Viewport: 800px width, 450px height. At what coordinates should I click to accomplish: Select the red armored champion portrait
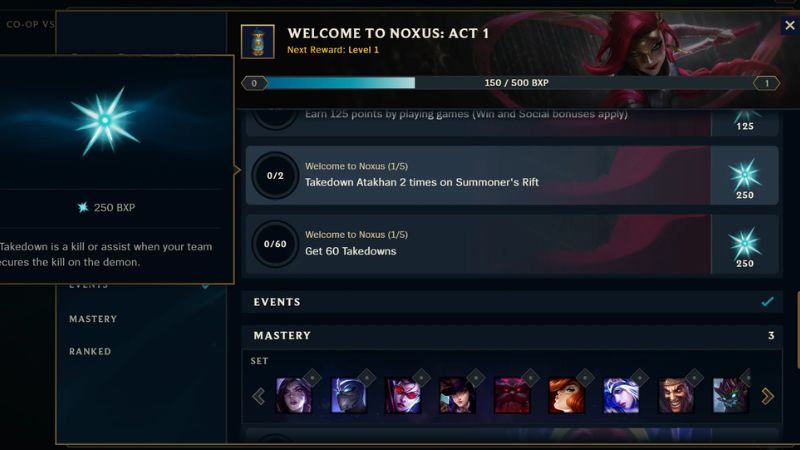pos(512,396)
